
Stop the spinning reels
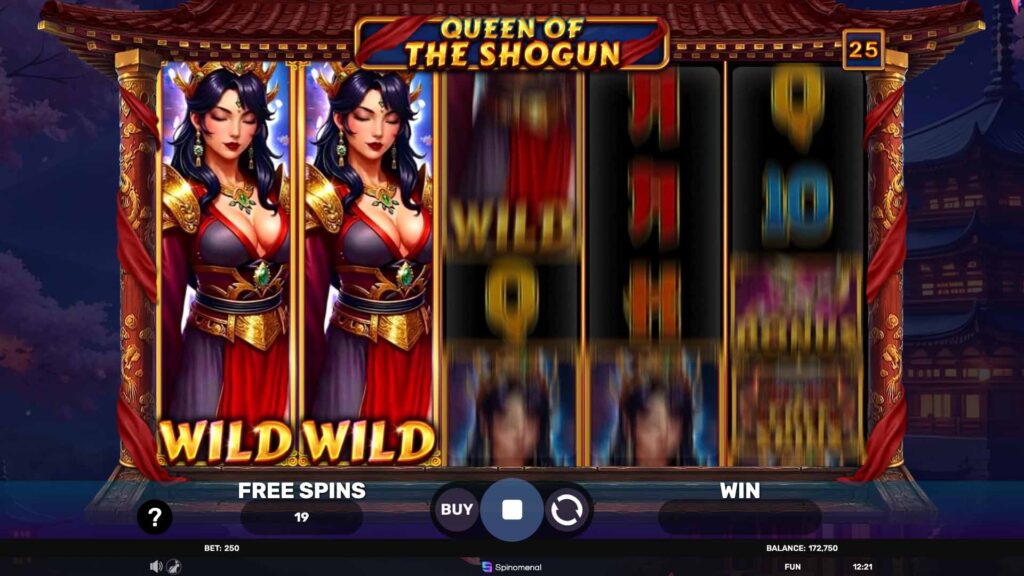coord(512,510)
